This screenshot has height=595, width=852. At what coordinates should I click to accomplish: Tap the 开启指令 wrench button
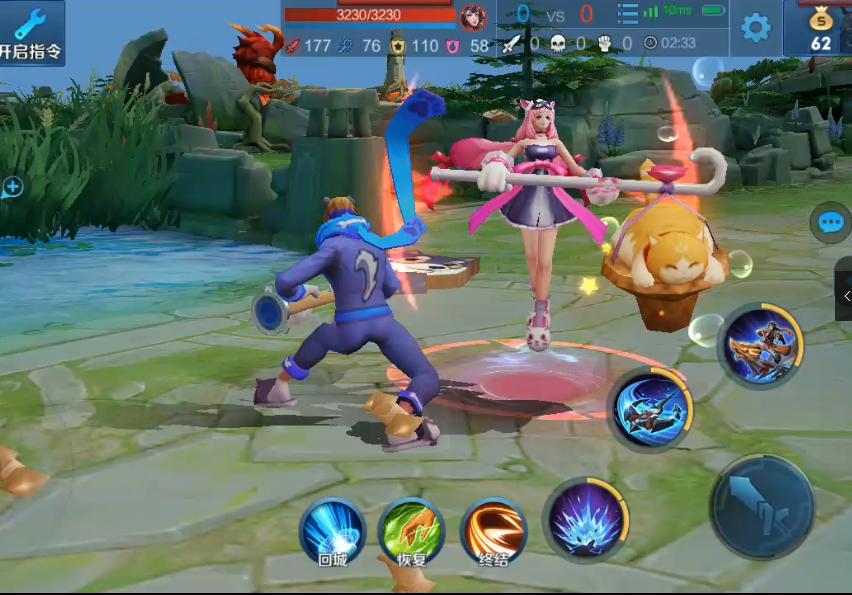click(x=31, y=33)
